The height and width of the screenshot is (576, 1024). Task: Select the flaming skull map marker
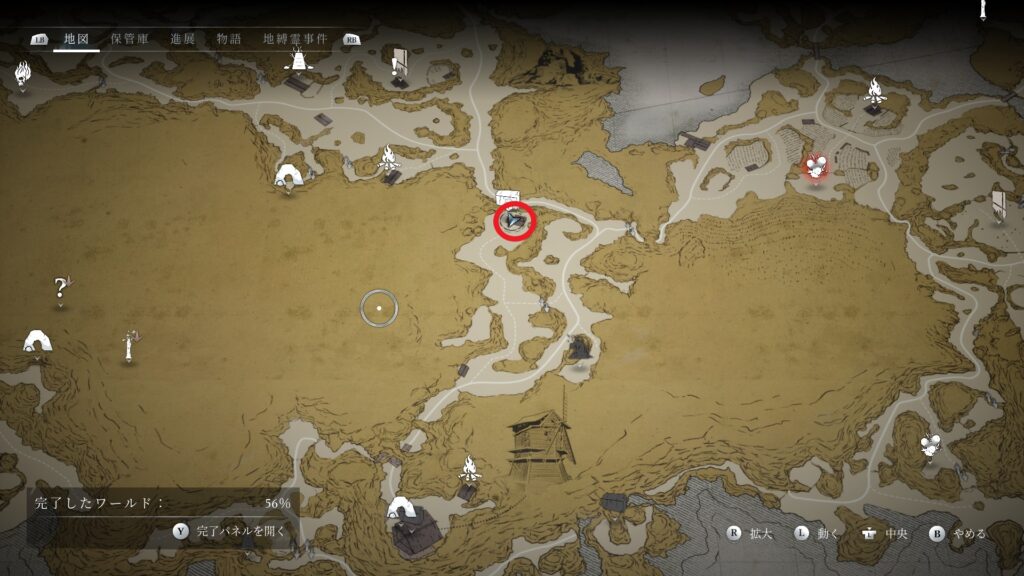pos(23,73)
